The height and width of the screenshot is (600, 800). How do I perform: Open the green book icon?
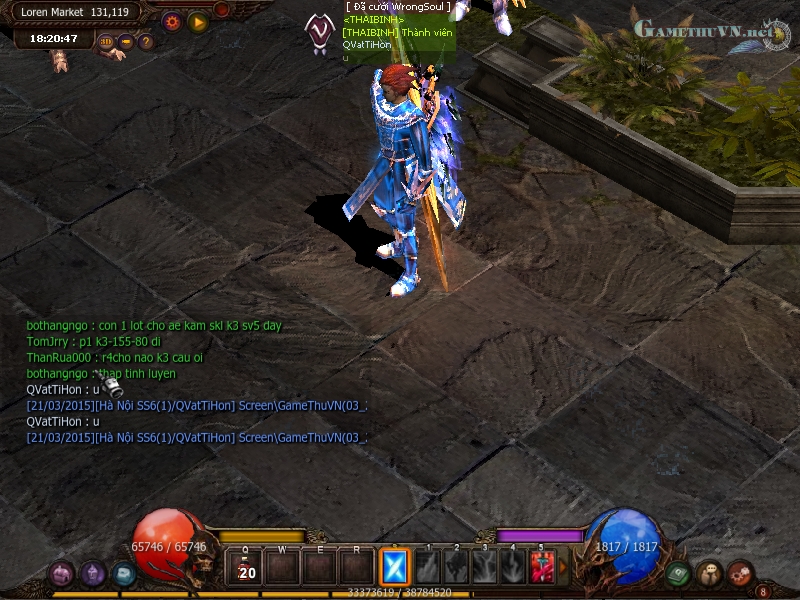[679, 574]
